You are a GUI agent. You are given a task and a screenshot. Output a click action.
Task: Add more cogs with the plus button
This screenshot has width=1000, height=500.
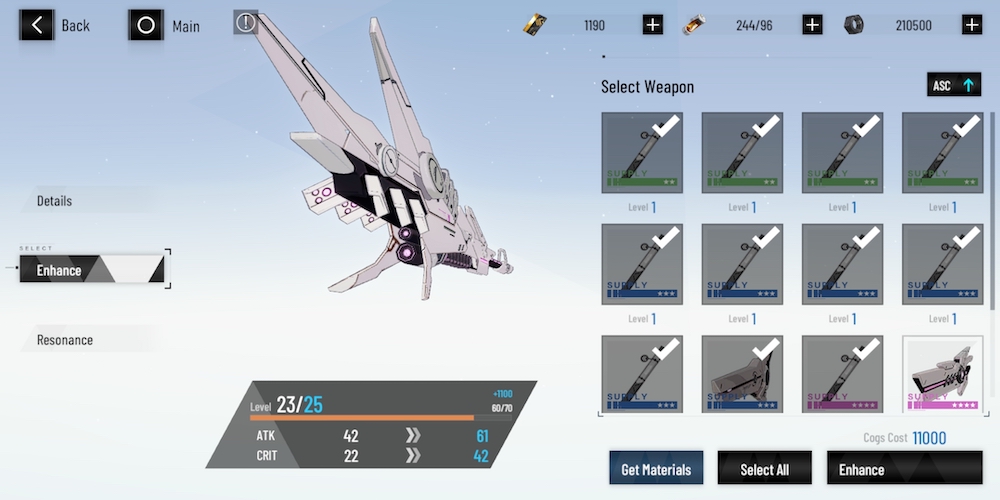971,25
